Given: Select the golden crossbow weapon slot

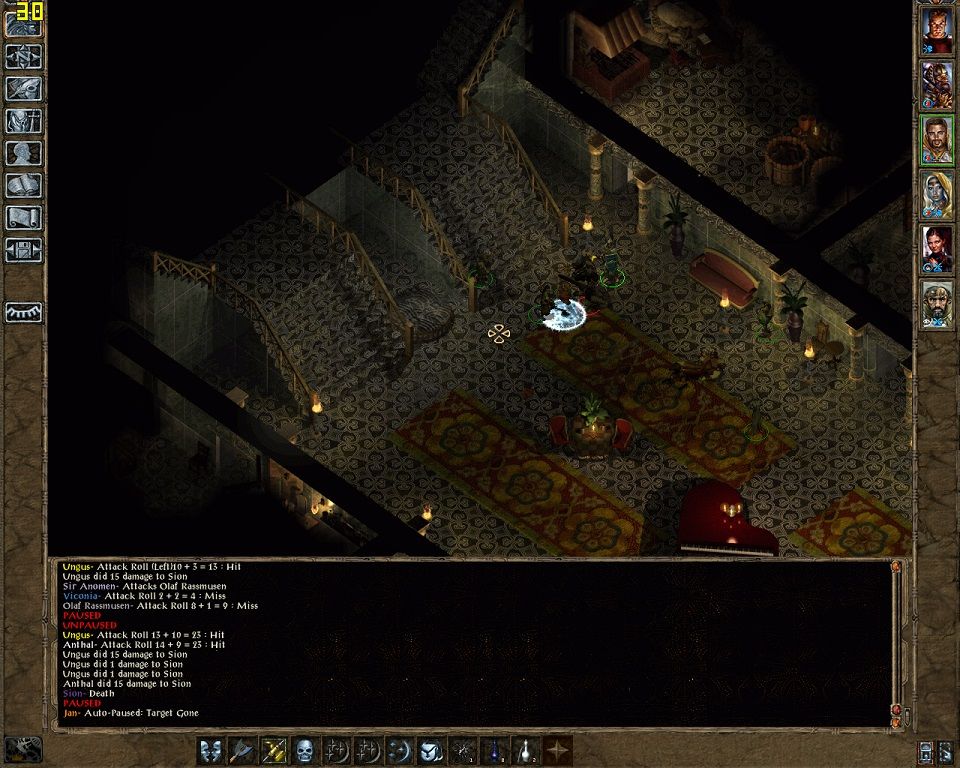Looking at the screenshot, I should (274, 750).
